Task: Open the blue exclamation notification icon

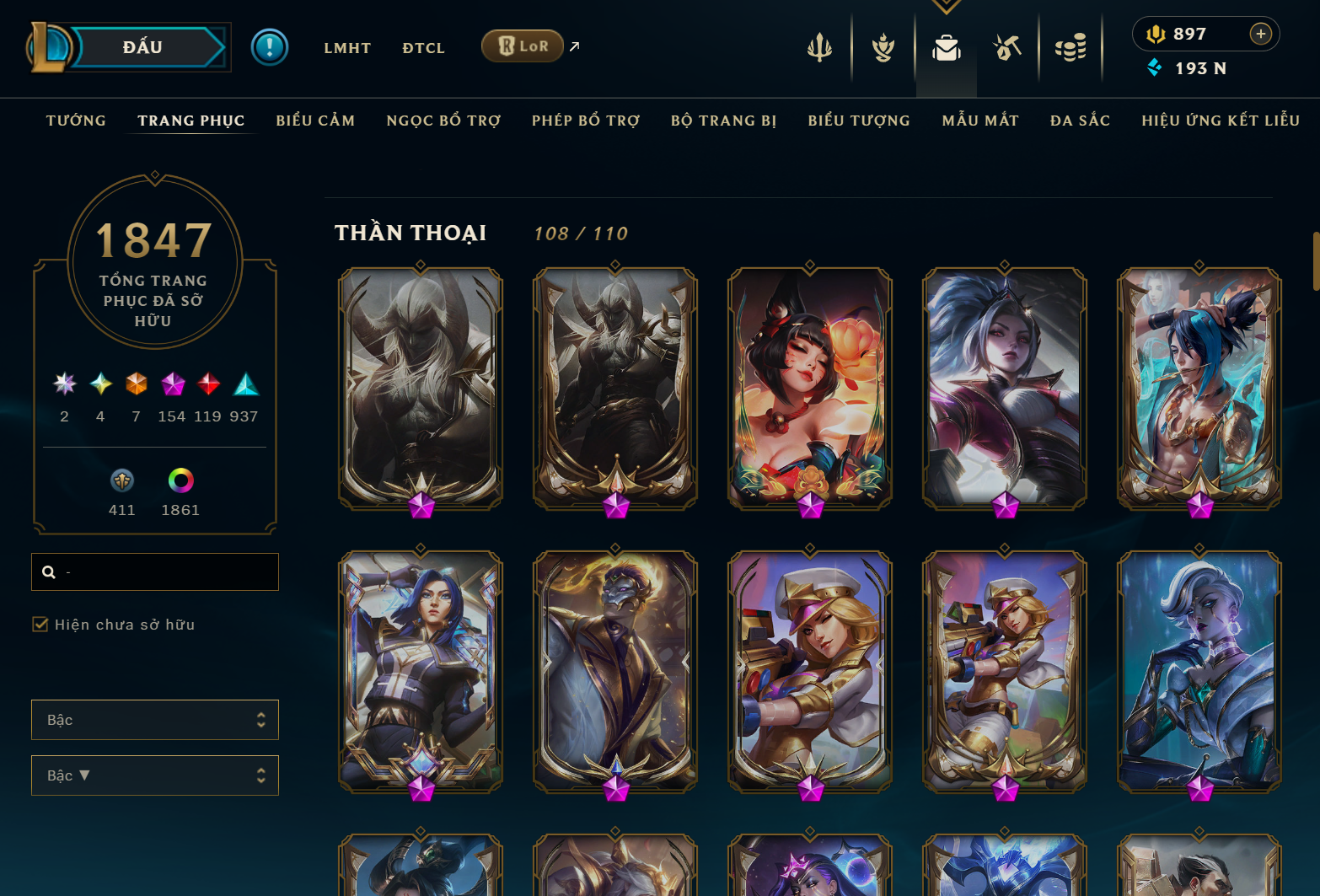Action: (x=270, y=47)
